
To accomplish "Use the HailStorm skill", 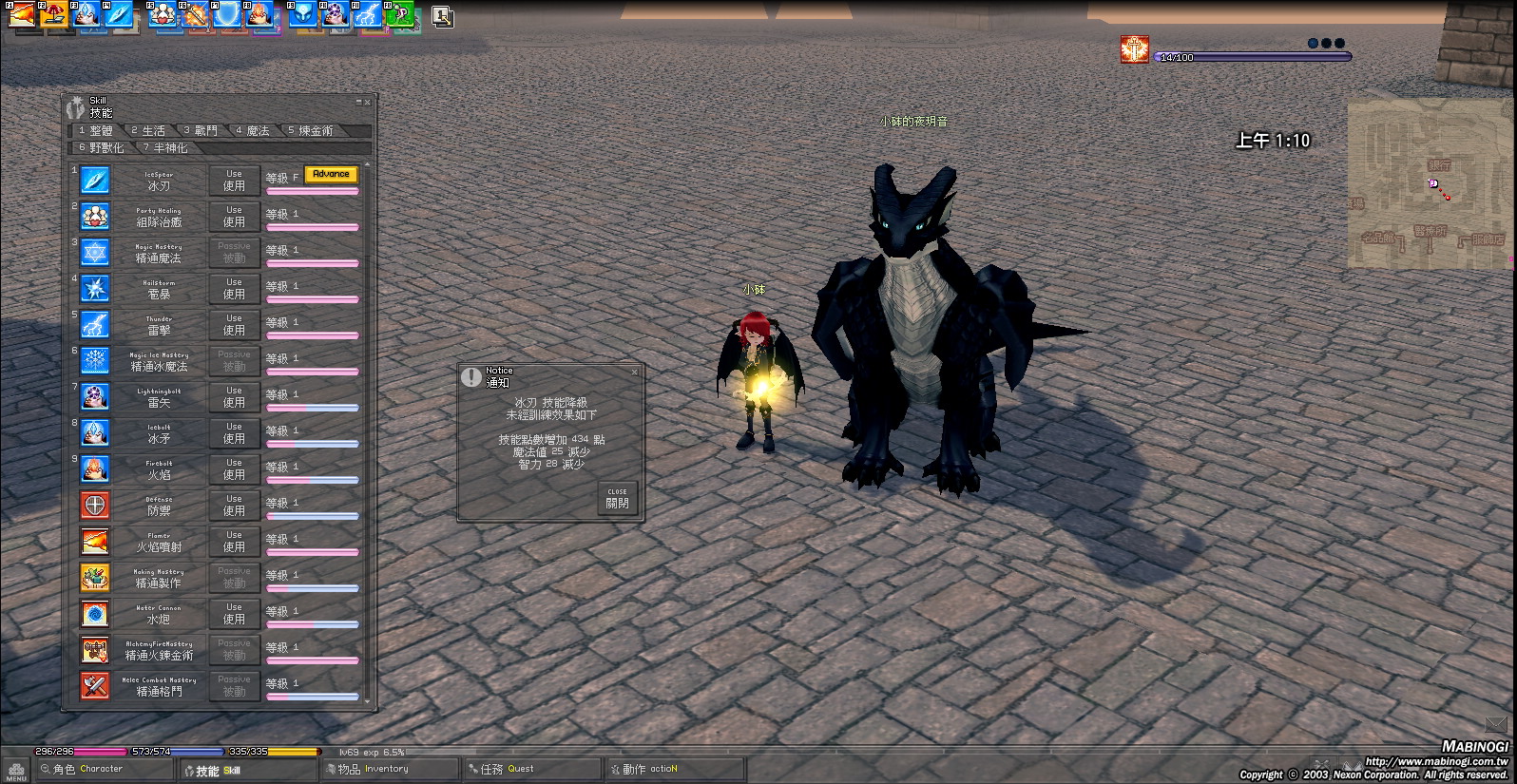I will click(234, 289).
